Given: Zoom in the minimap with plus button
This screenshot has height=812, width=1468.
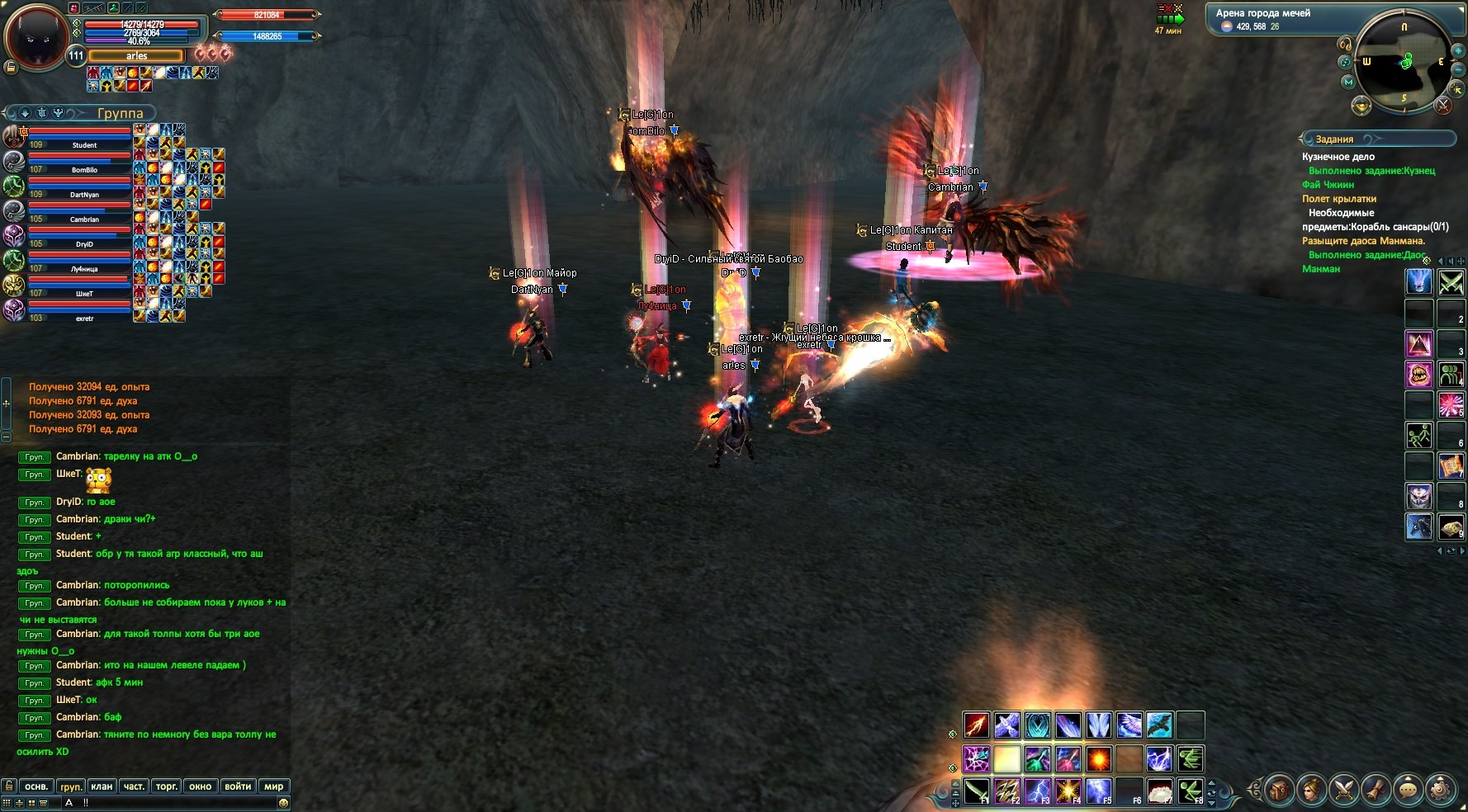Looking at the screenshot, I should (1458, 50).
